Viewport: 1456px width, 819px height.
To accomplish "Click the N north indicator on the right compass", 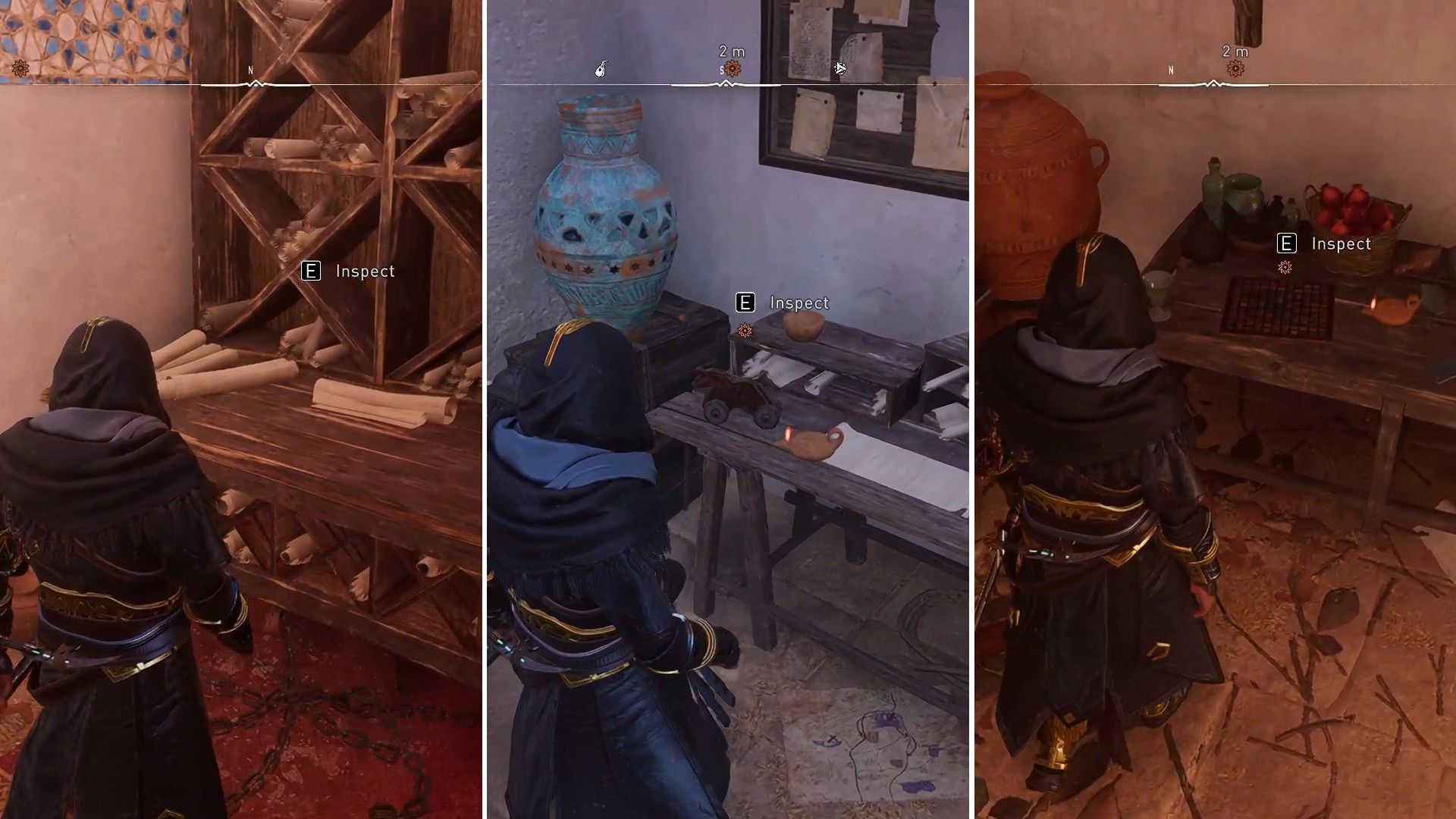I will point(1170,70).
